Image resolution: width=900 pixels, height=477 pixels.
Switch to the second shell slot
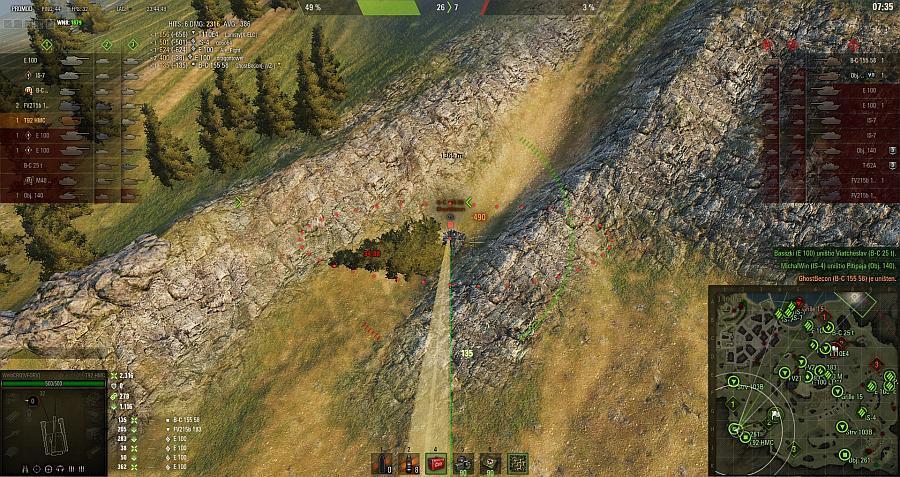pos(408,463)
